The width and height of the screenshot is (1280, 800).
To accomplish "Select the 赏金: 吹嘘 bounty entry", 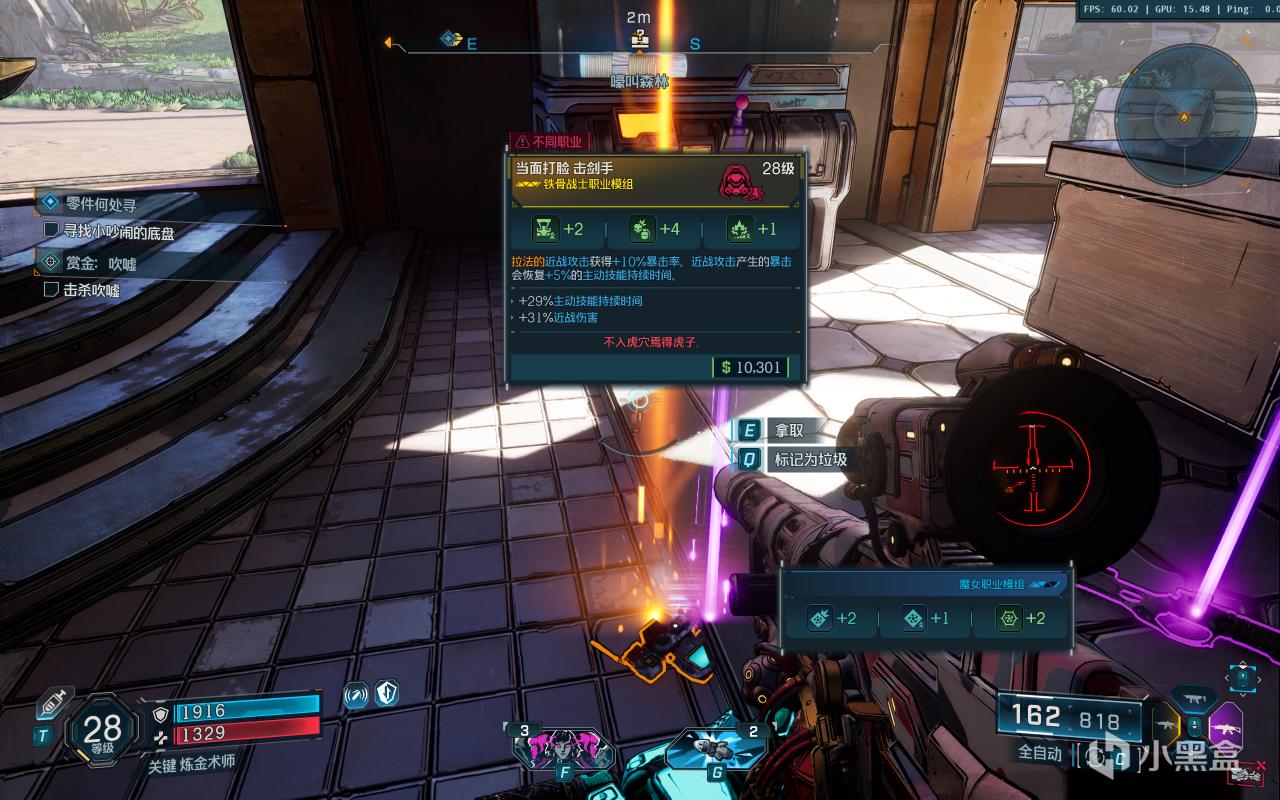I will point(99,263).
